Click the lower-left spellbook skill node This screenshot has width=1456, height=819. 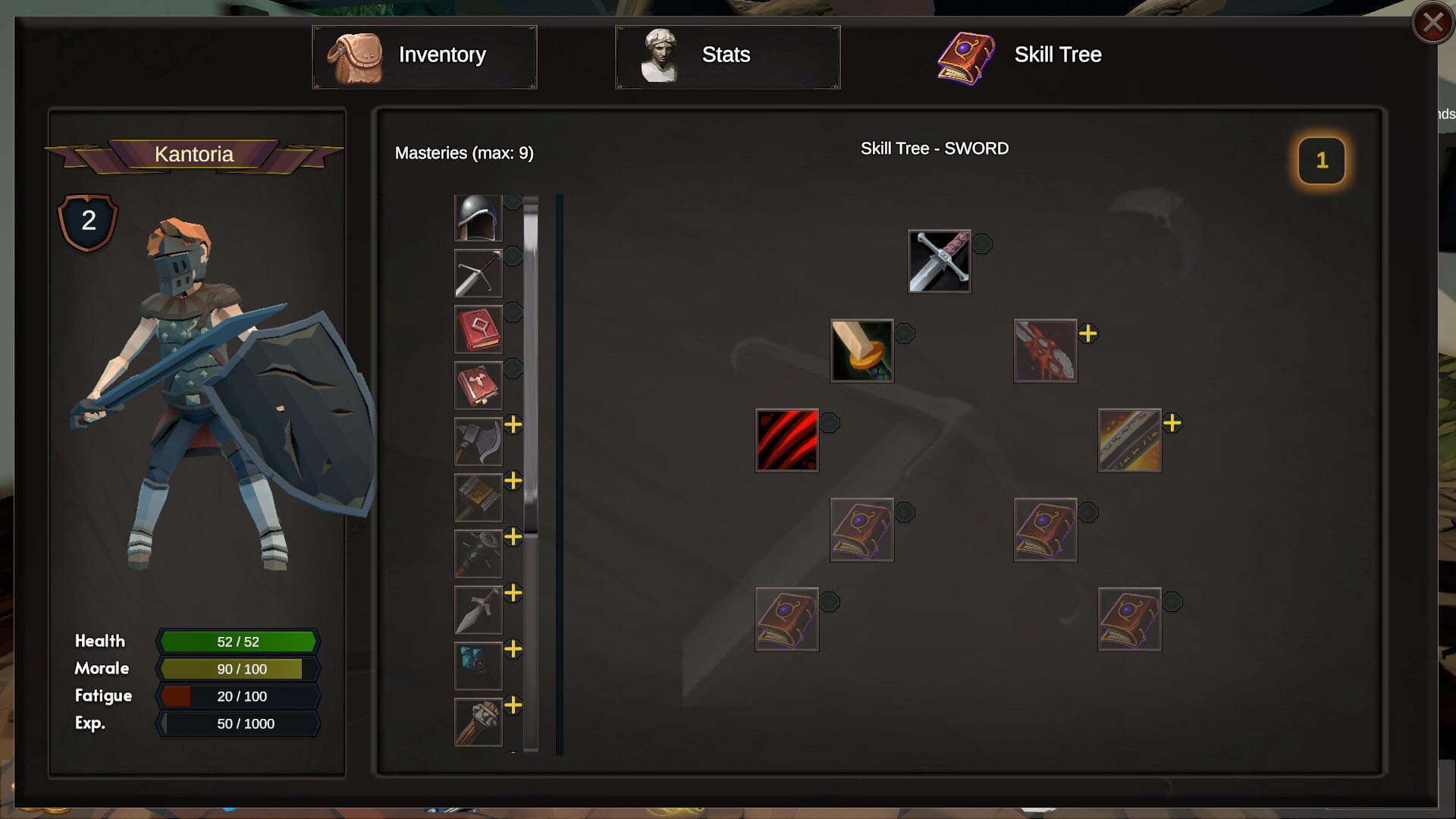click(786, 618)
